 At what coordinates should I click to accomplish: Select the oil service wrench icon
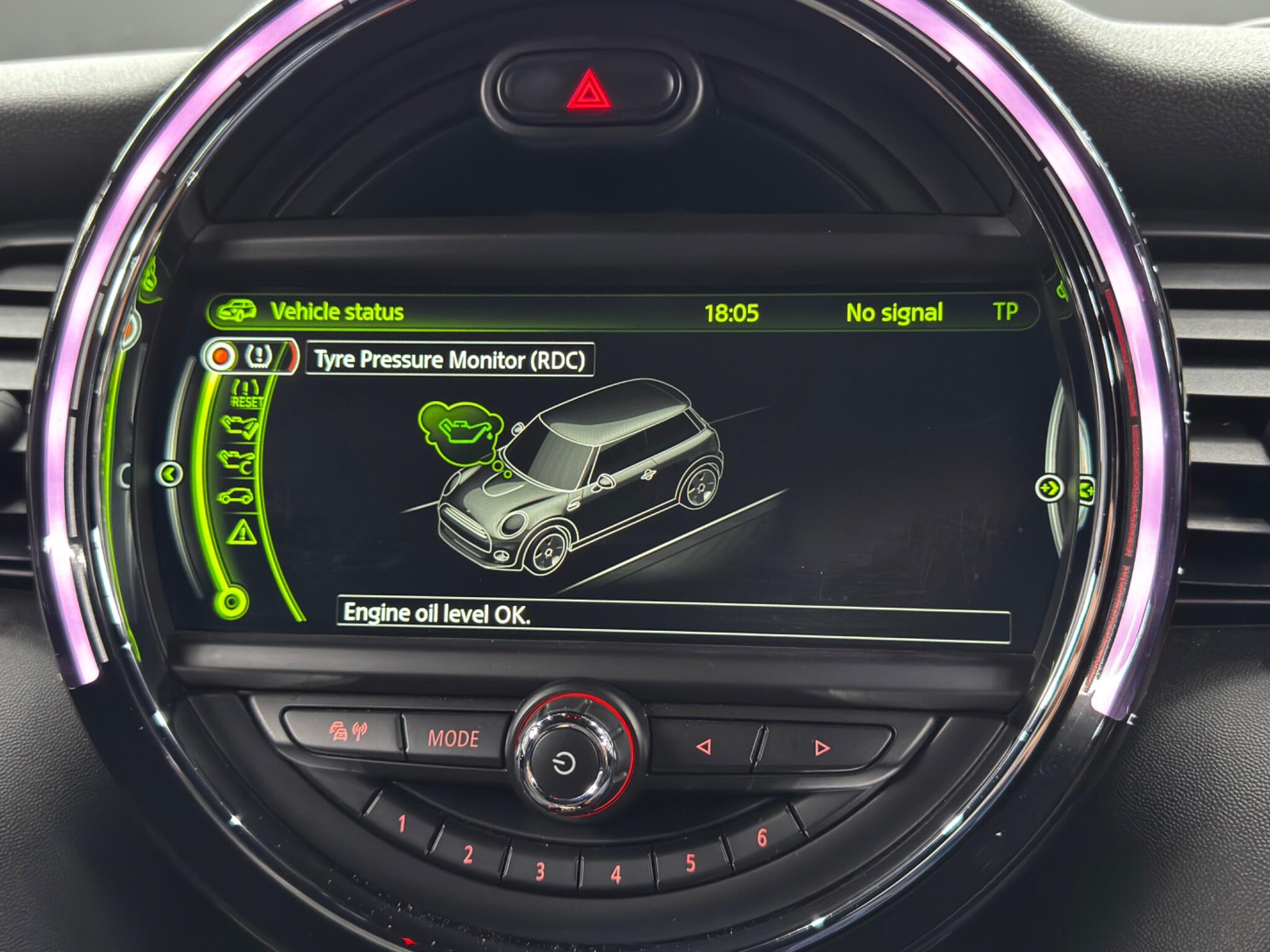(236, 461)
